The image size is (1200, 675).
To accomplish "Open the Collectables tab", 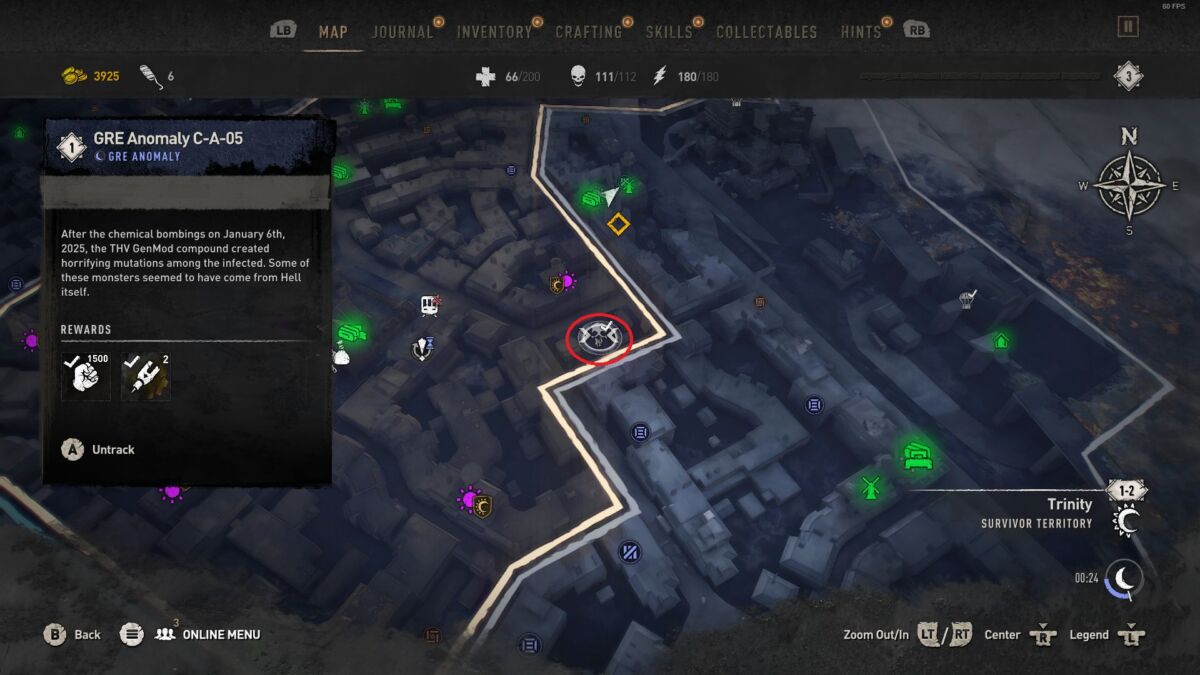I will [x=766, y=32].
